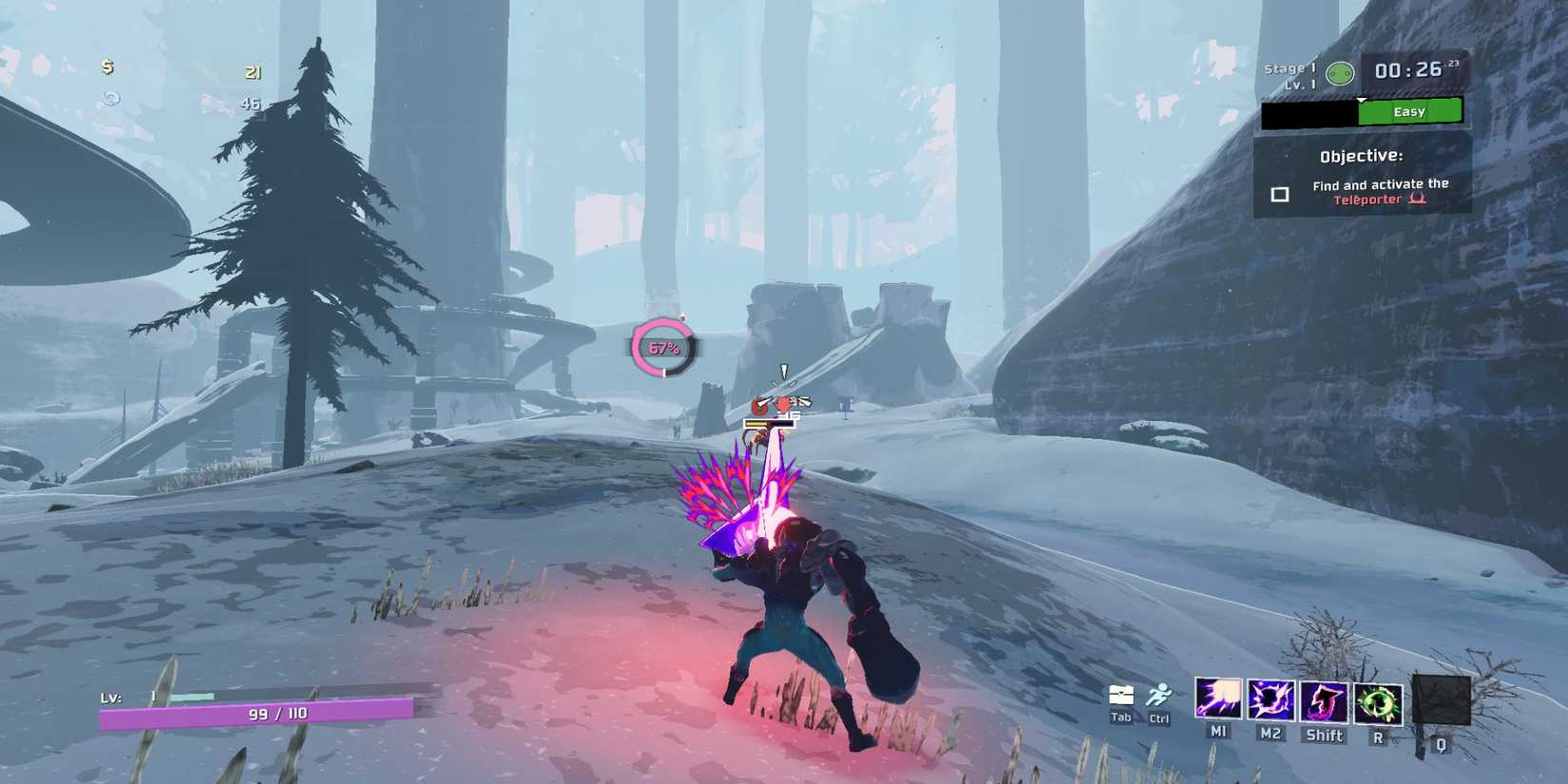Click the green Easy difficulty label
Viewport: 1568px width, 784px height.
(x=1410, y=111)
